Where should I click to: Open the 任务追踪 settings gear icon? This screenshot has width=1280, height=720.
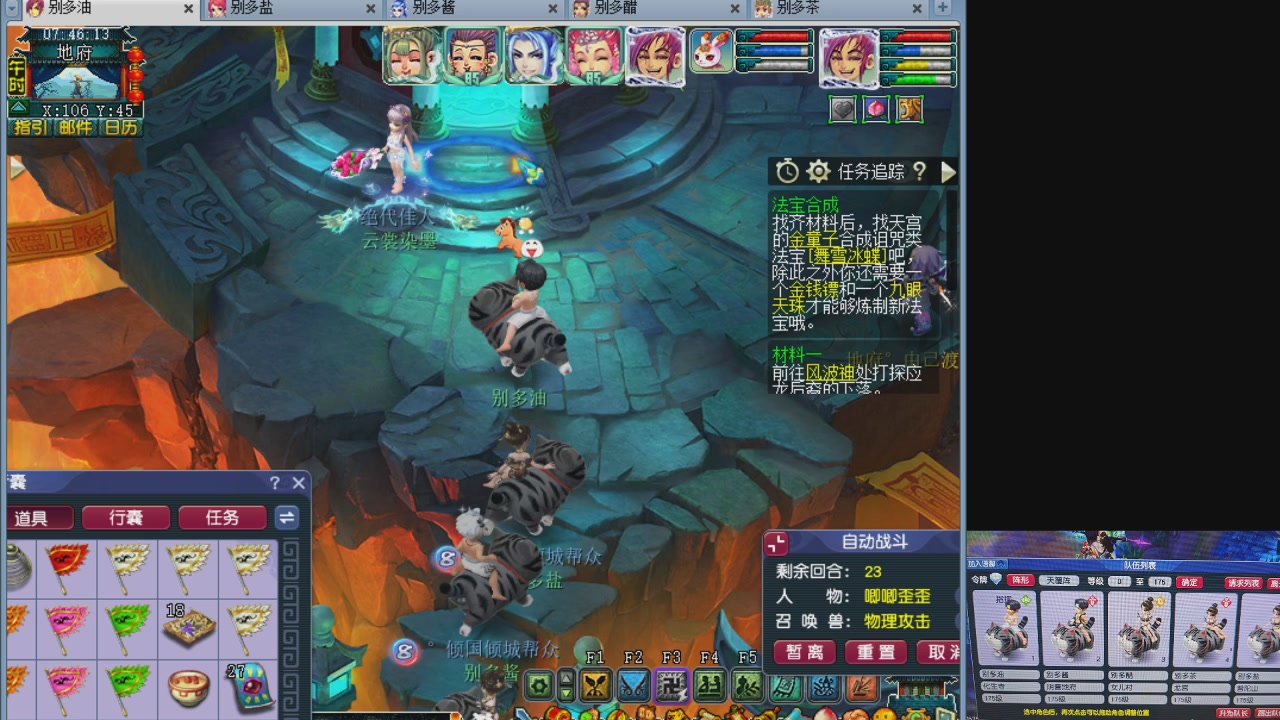point(818,171)
